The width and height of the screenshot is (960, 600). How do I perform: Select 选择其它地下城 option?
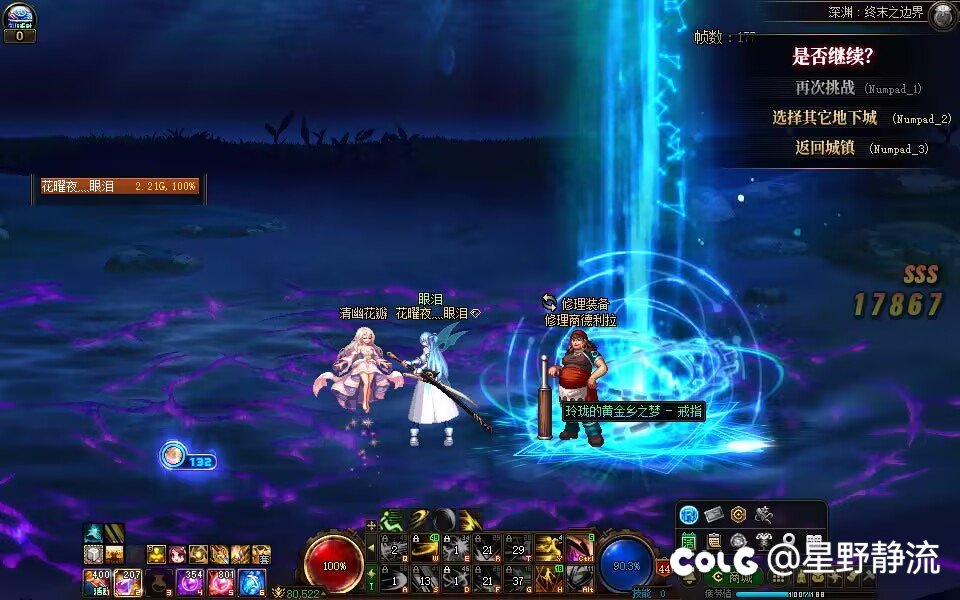(x=824, y=118)
